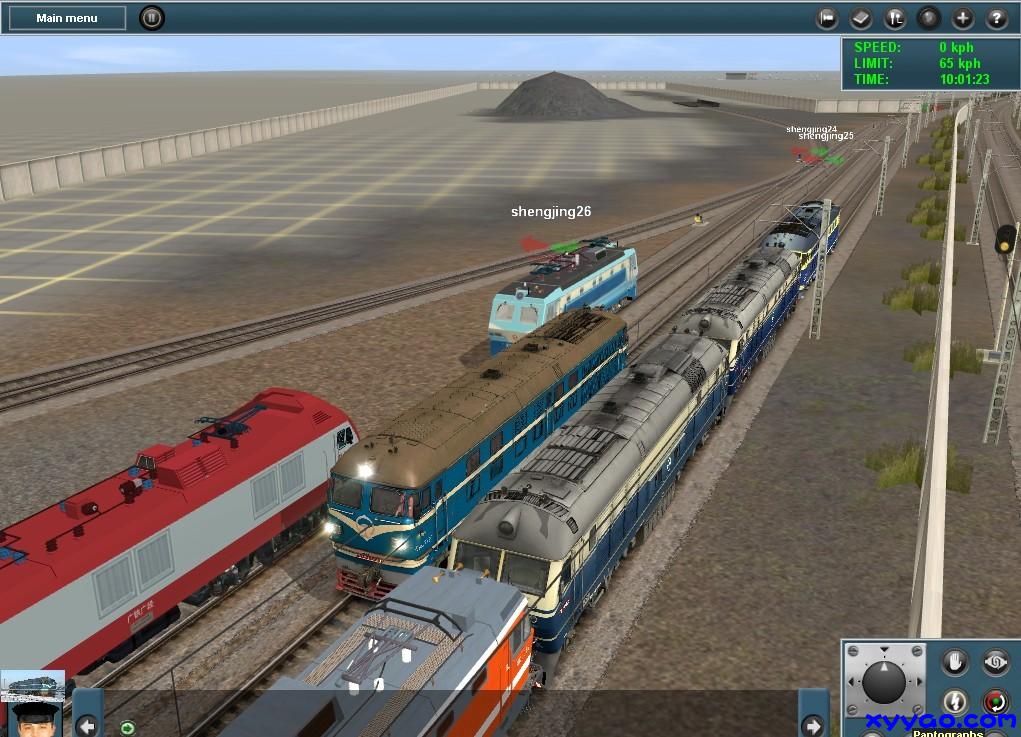Click the end-of-track marker icon in the top bar
Viewport: 1021px width, 737px height.
pos(827,18)
